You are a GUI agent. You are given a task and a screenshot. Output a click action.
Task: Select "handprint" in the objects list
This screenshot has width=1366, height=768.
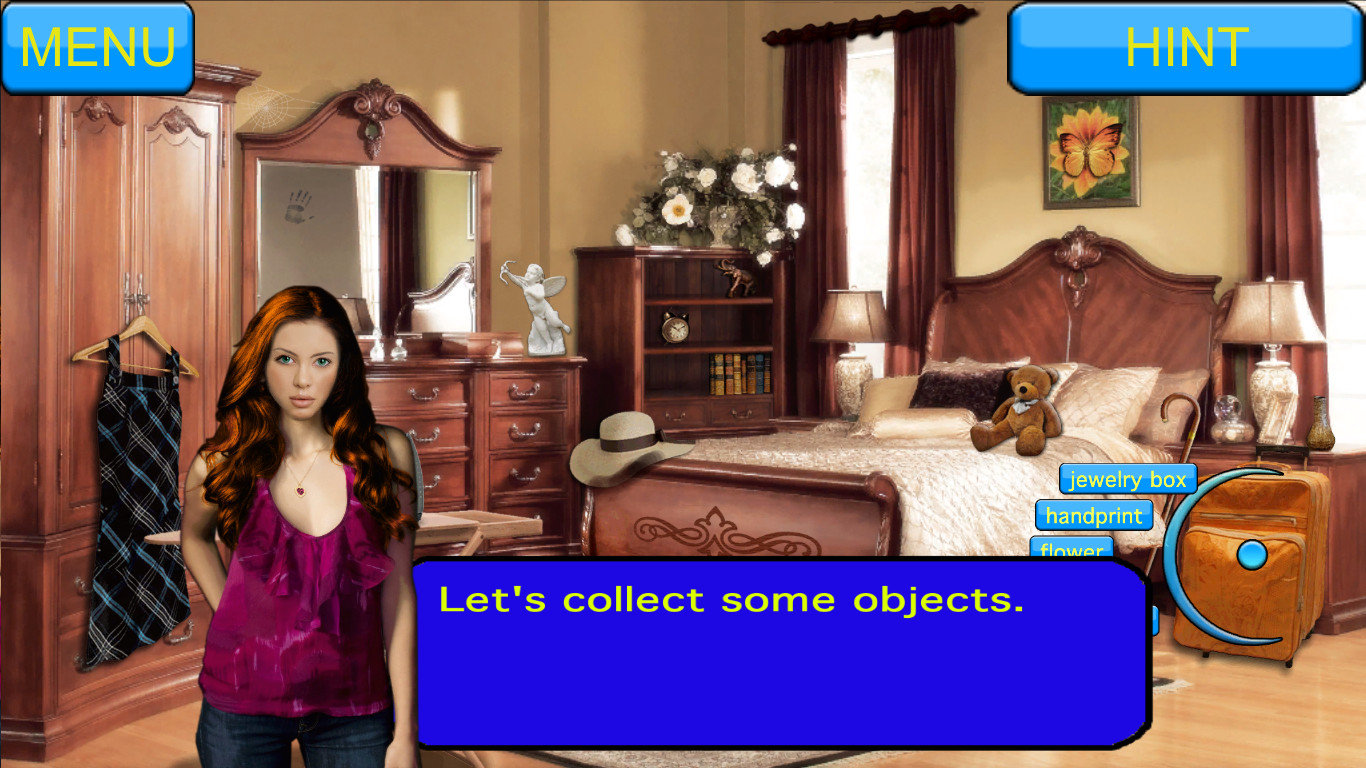(1094, 516)
